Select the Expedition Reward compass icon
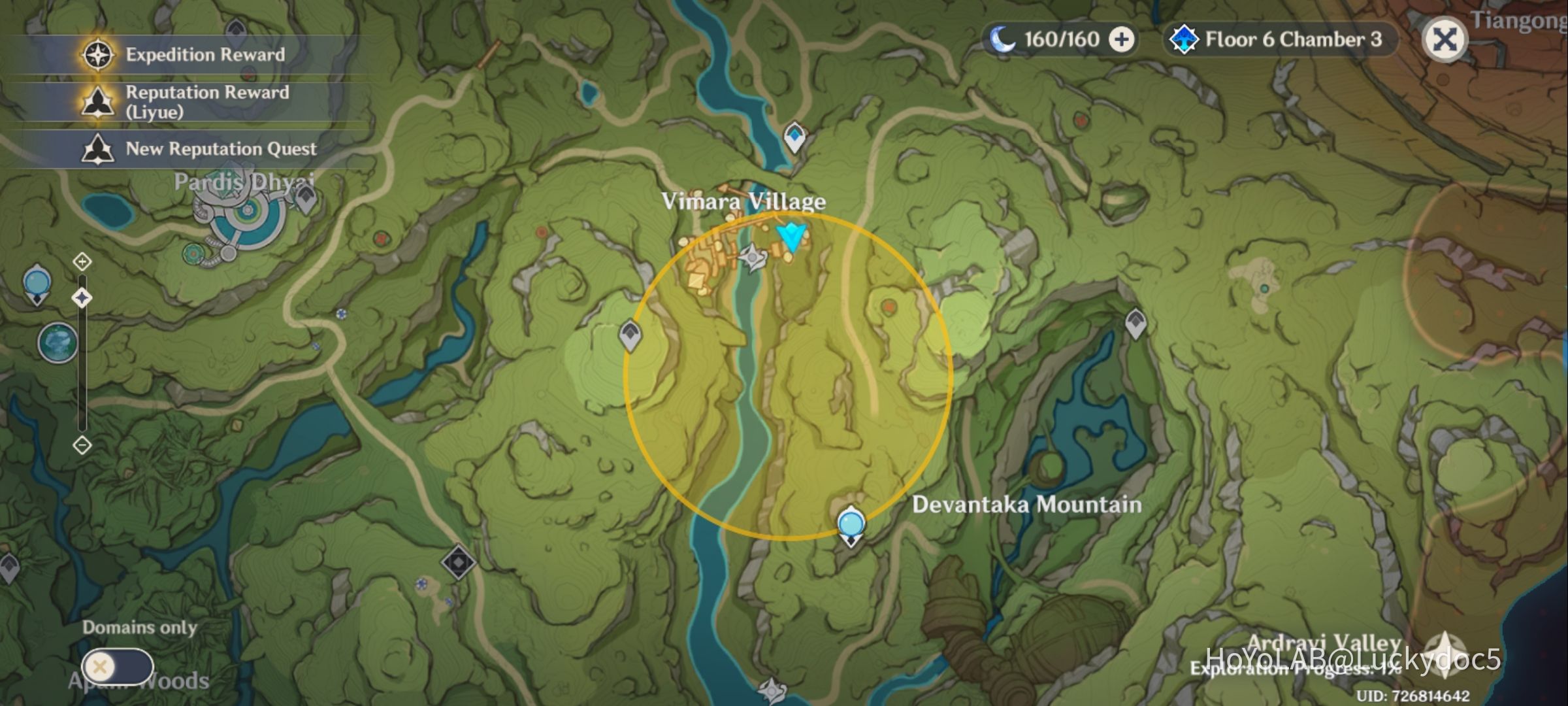The width and height of the screenshot is (1568, 706). click(x=97, y=55)
